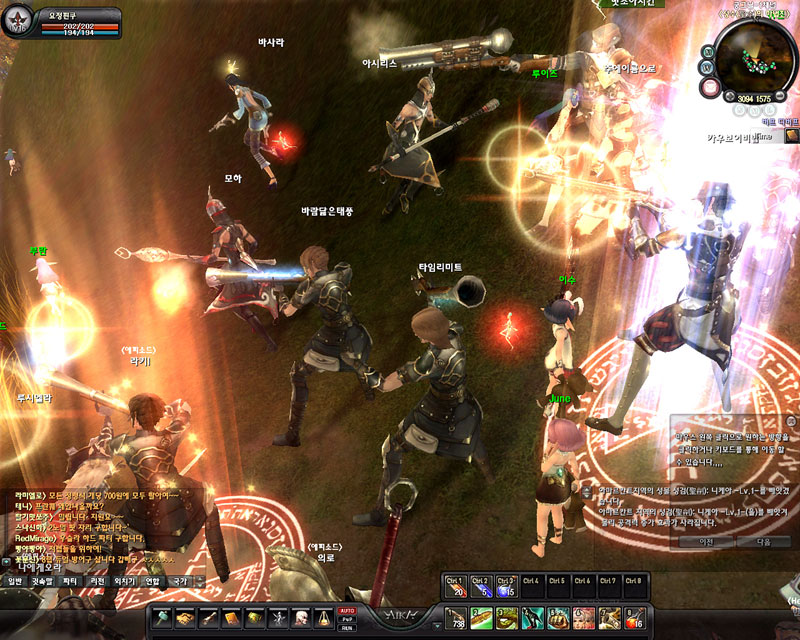
Task: Use the Ctrl 1 red potion slot
Action: [456, 587]
